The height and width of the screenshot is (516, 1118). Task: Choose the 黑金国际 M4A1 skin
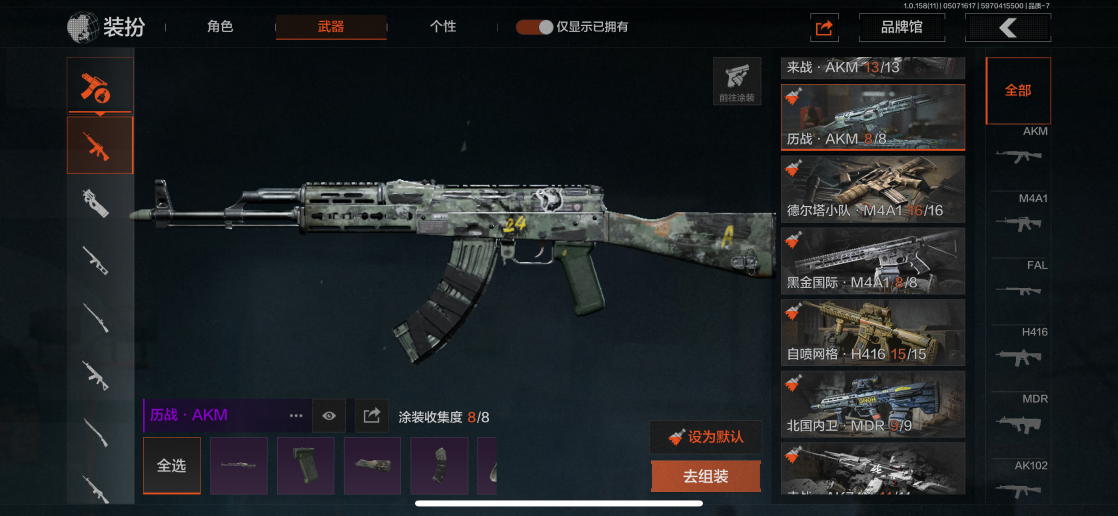point(873,260)
